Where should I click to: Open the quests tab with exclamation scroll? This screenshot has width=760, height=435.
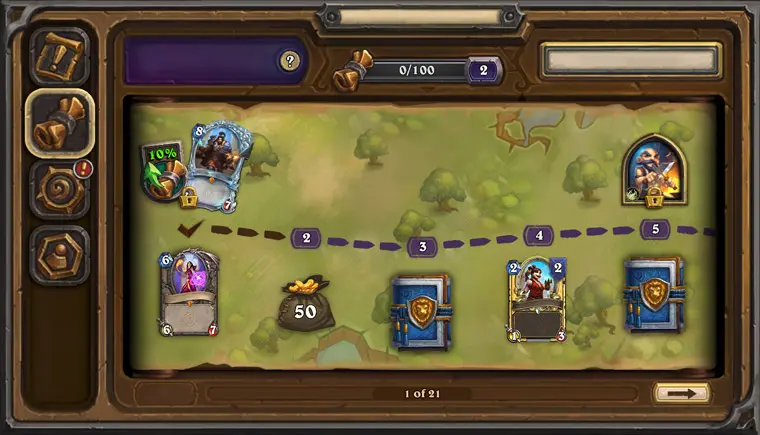[x=59, y=56]
